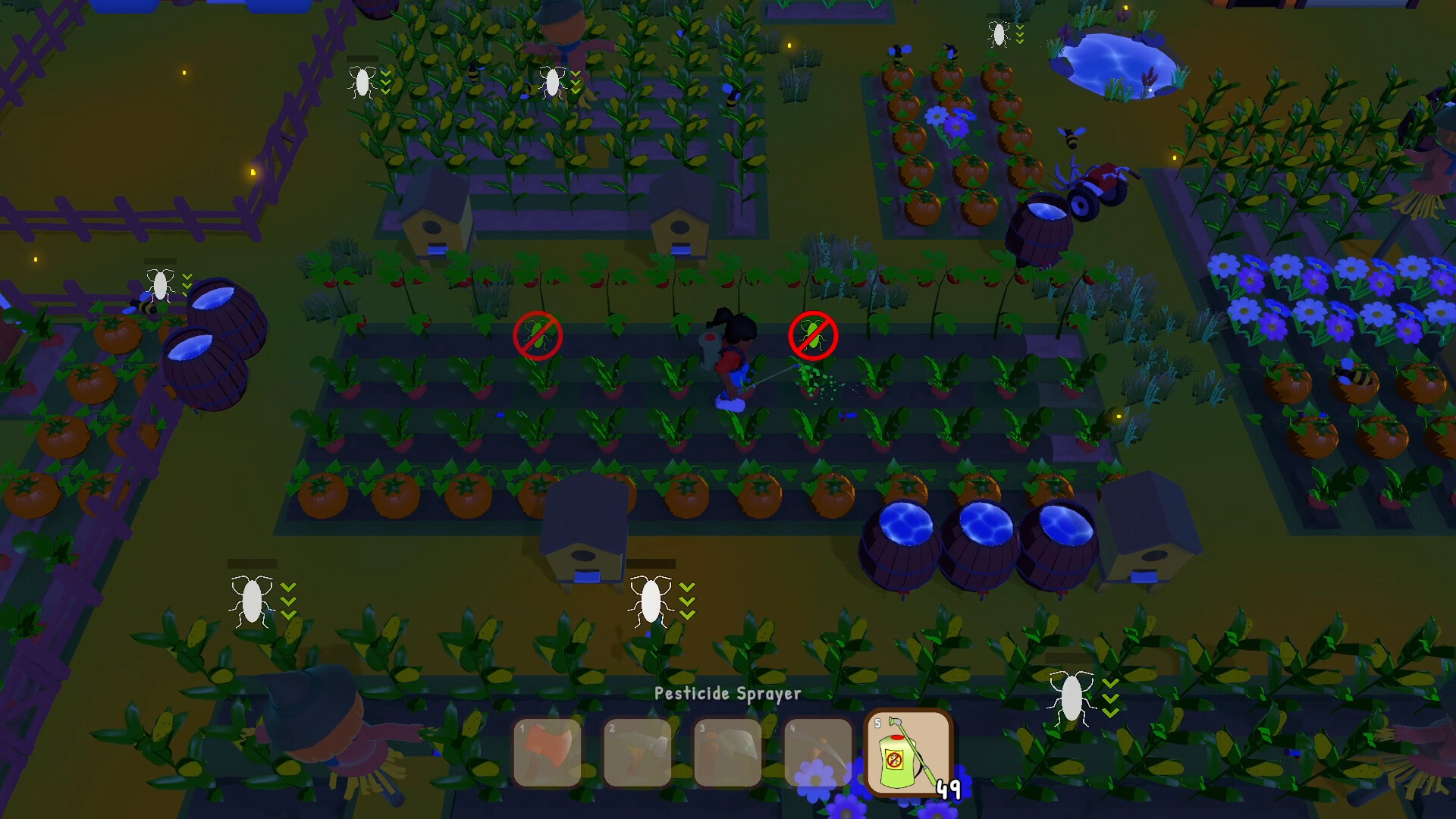This screenshot has width=1456, height=819.
Task: Select the Pesticide Sprayer in slot 5
Action: coord(907,752)
